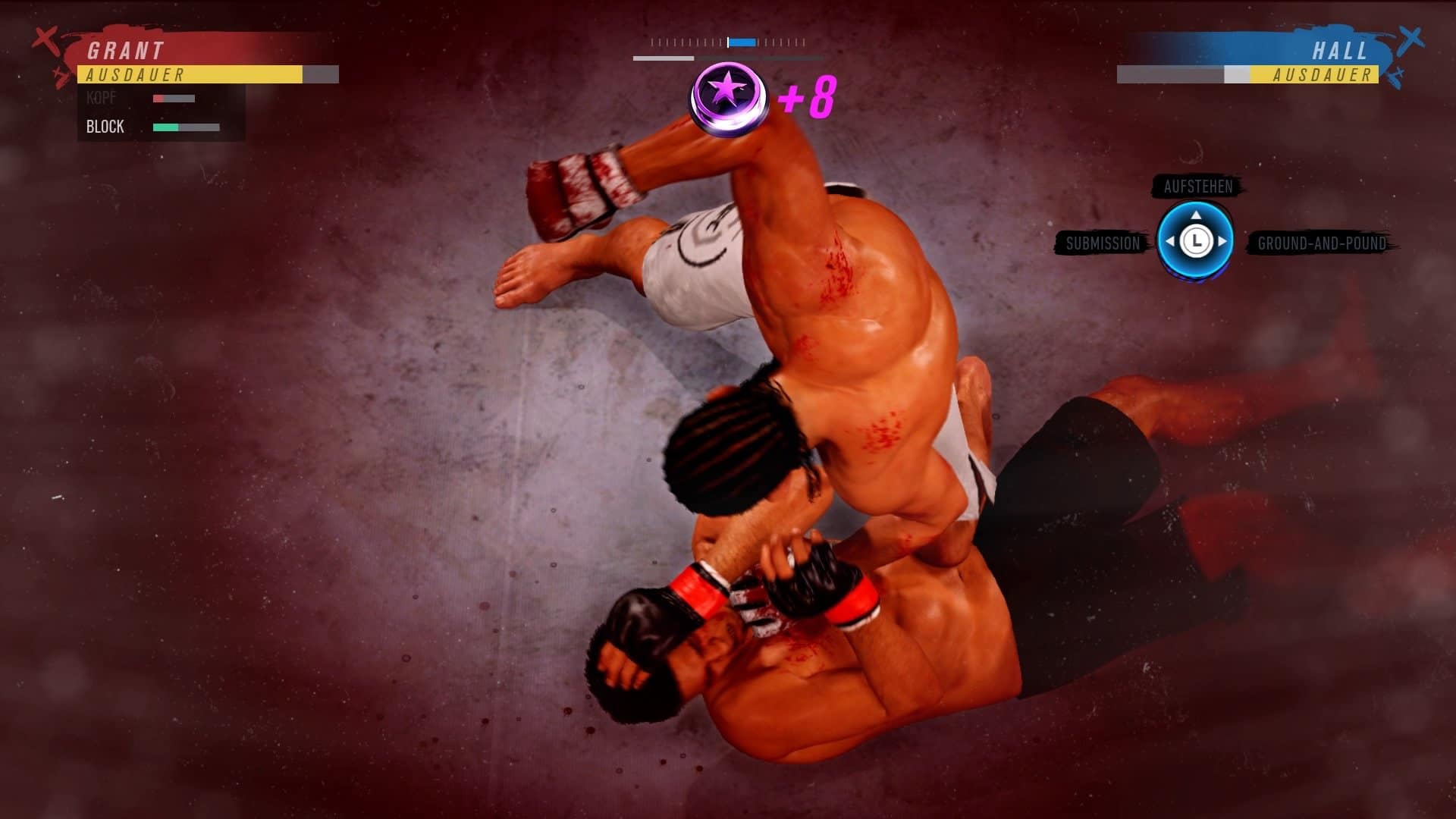The image size is (1456, 819).
Task: Click the purple star token icon
Action: [x=726, y=96]
